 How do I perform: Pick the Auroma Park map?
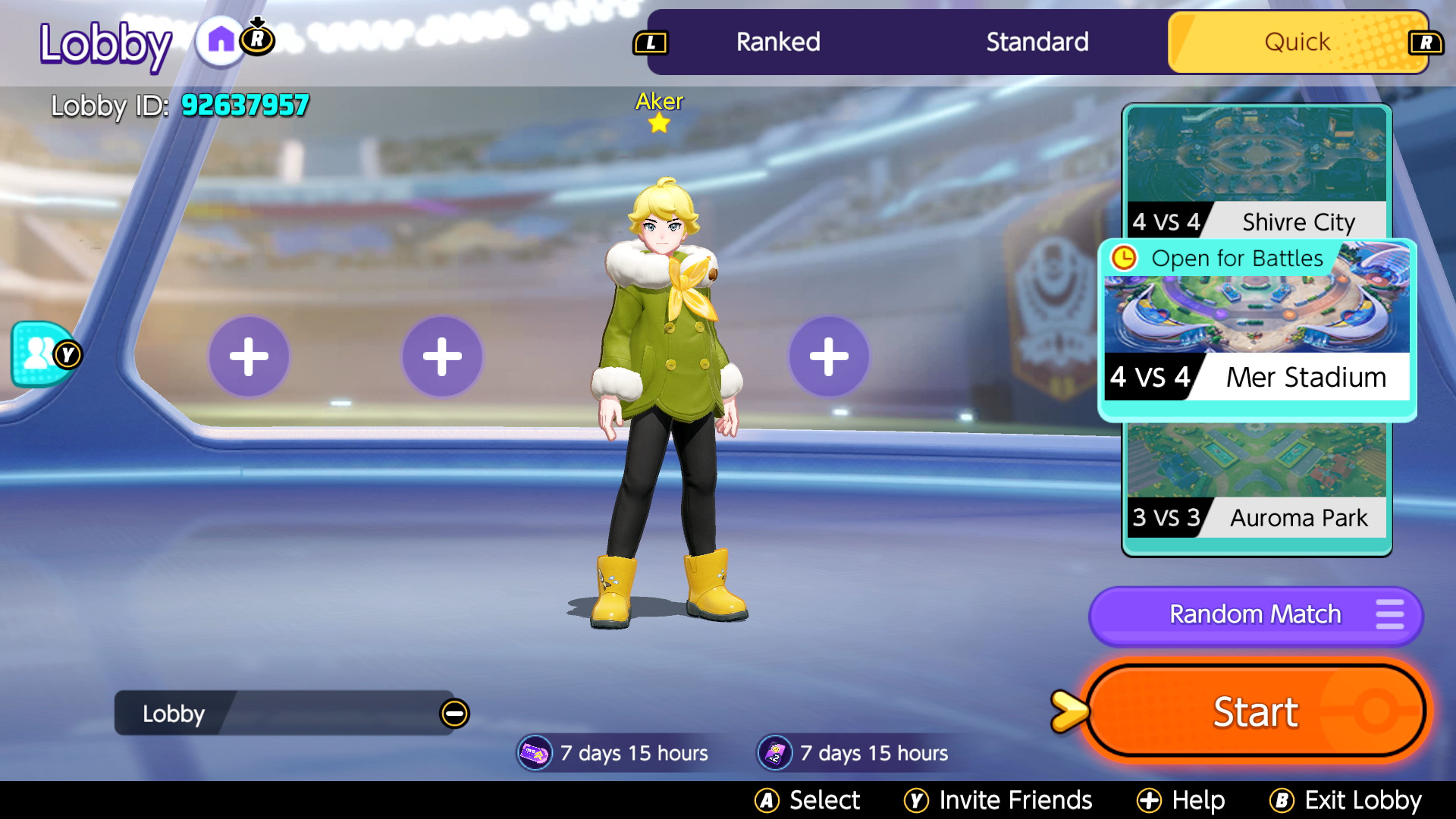[1257, 482]
